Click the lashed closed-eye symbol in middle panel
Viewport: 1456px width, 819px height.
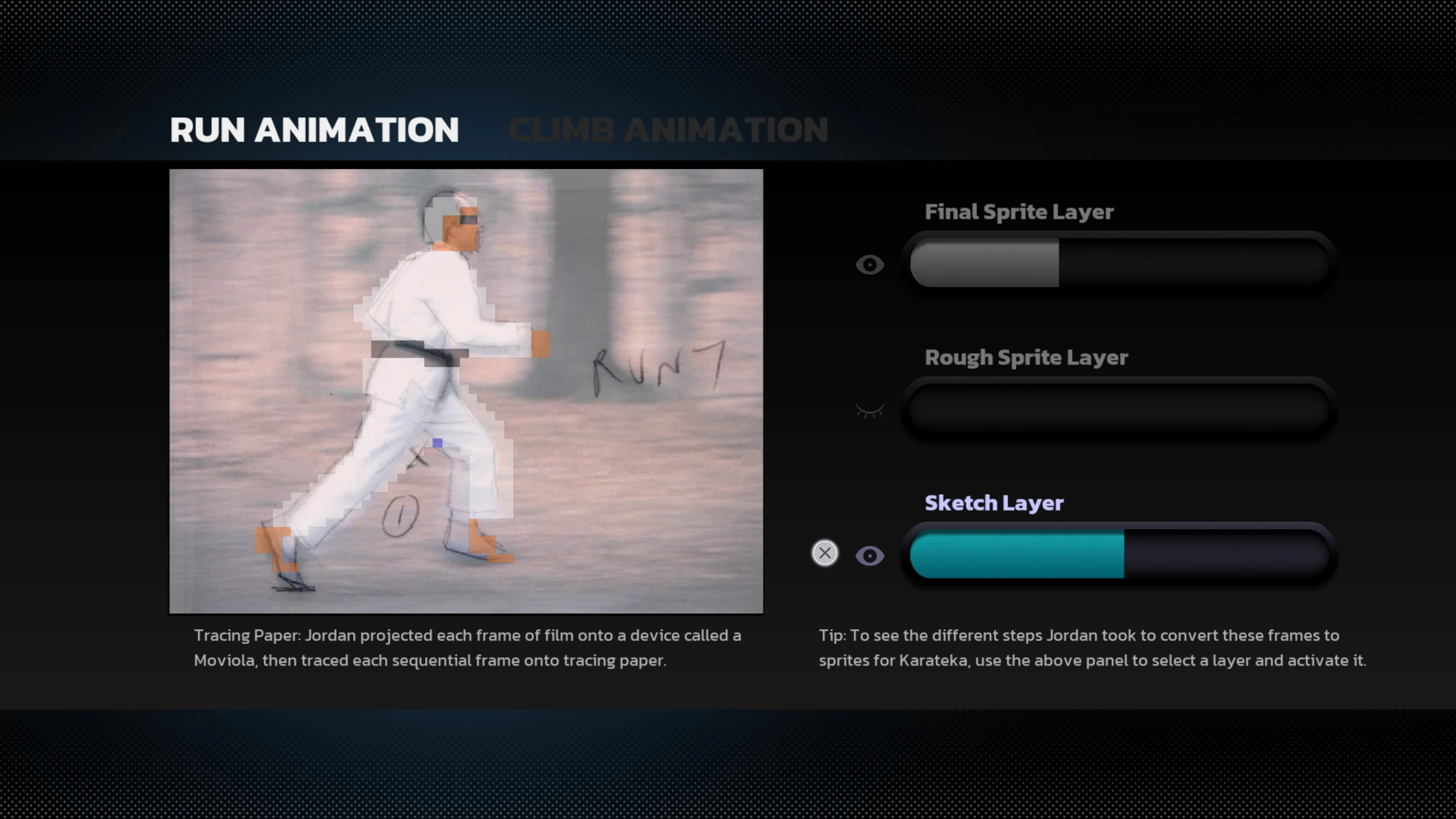[870, 410]
